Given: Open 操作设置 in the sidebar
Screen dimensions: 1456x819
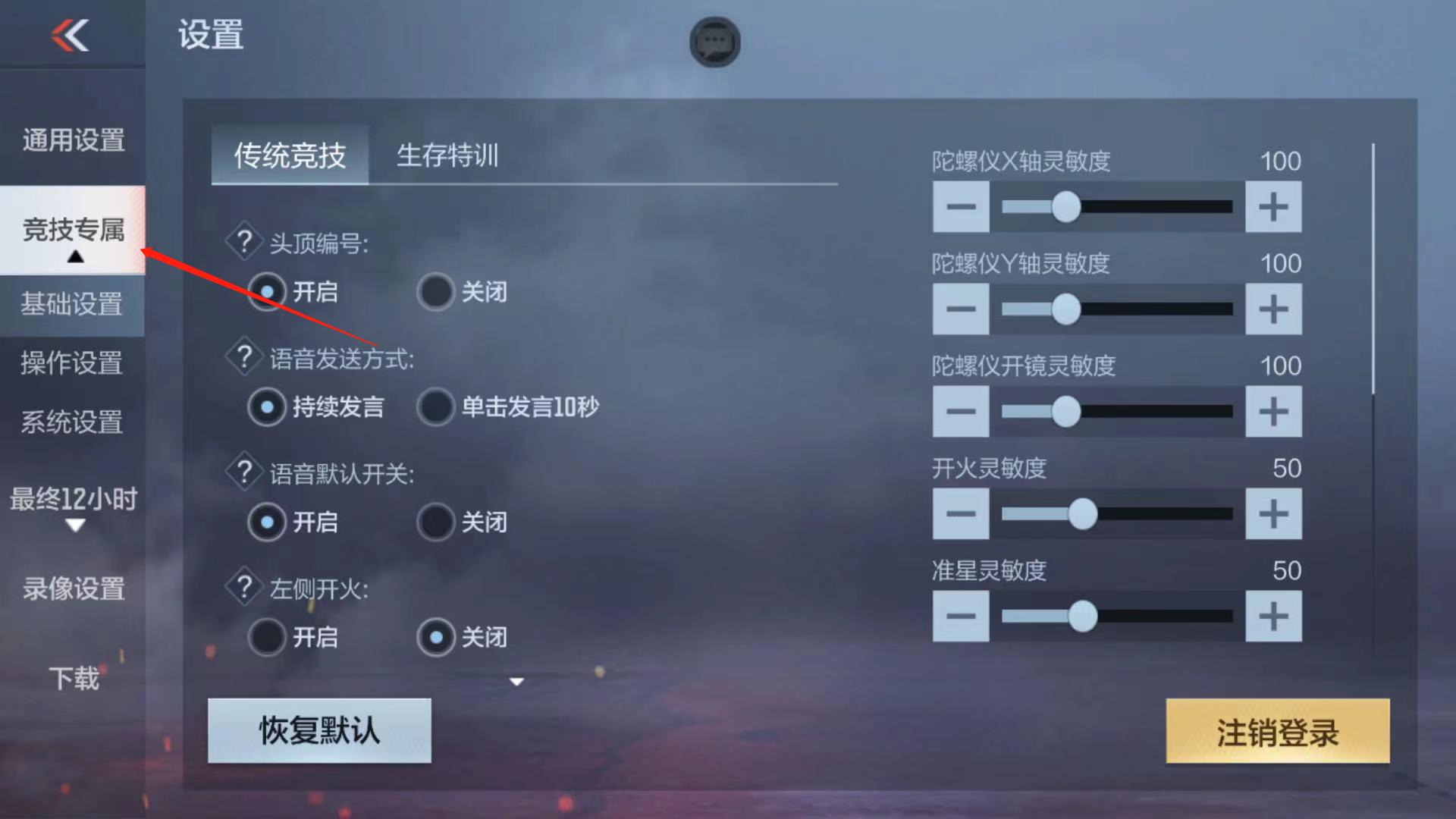Looking at the screenshot, I should (x=72, y=366).
